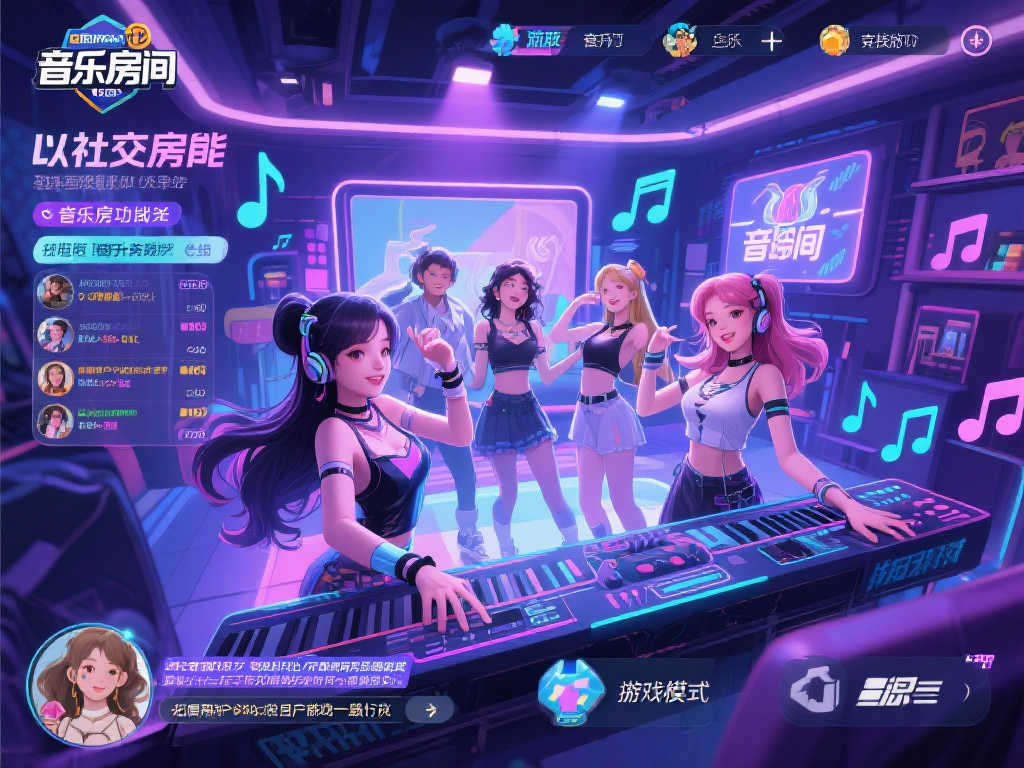Choose the second player row in the list
This screenshot has height=768, width=1024.
(123, 334)
